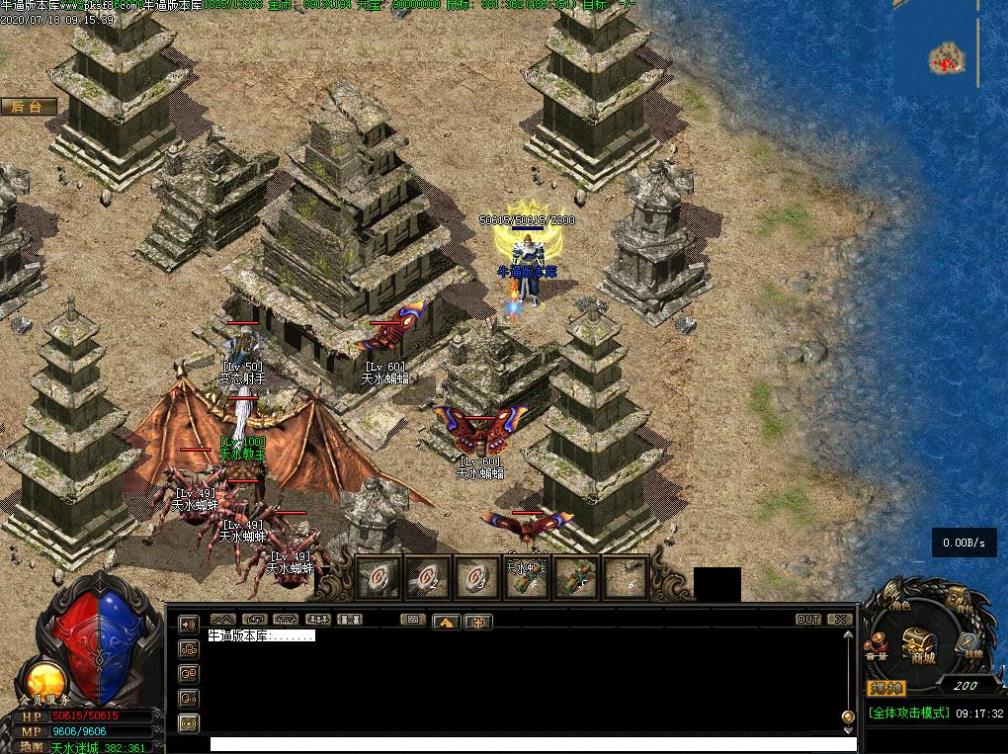Select the orange plus chat button
This screenshot has height=754, width=1008.
478,621
